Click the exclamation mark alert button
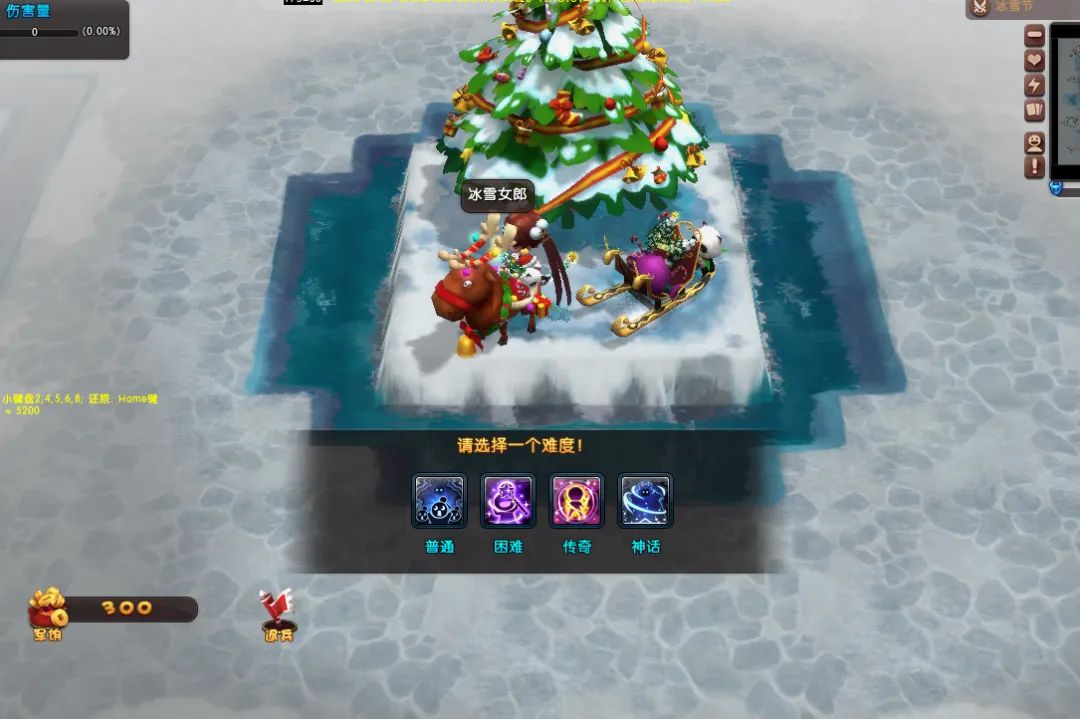This screenshot has width=1080, height=719. click(1035, 167)
